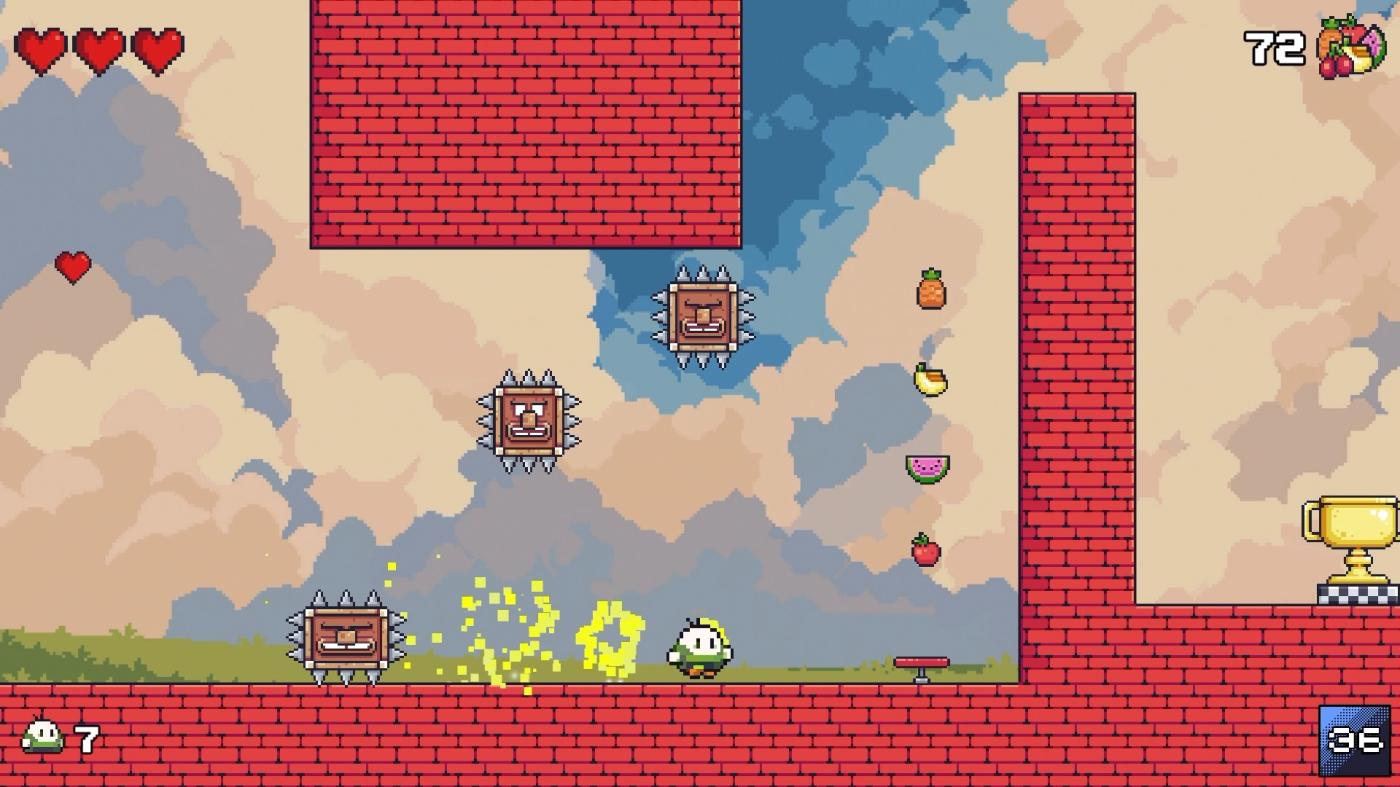This screenshot has height=787, width=1400.
Task: Click the third heart in health bar
Action: (155, 48)
